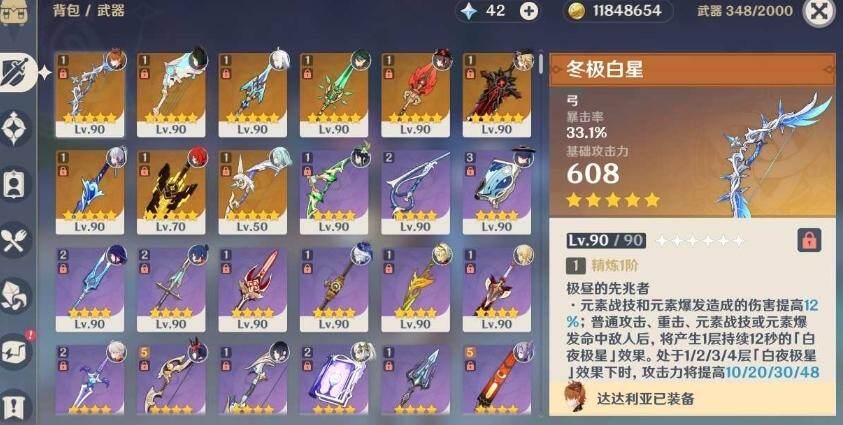
Task: Open the Weapons tab with the sword icon
Action: (x=16, y=71)
